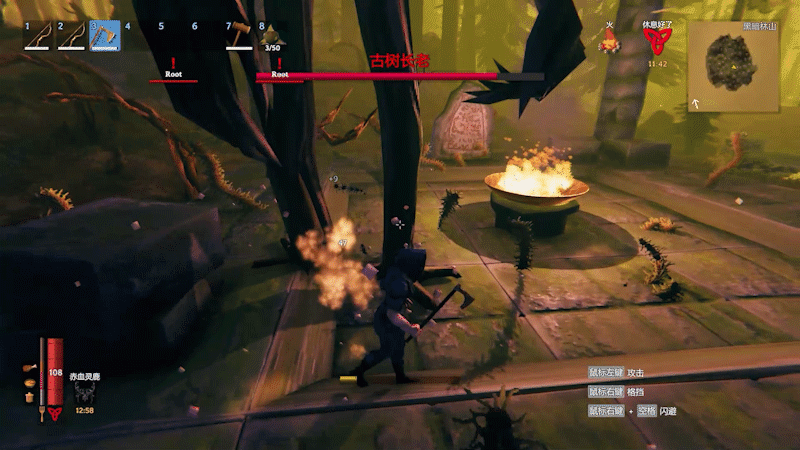
Task: Select the hammer in hotbar slot 7
Action: point(239,36)
